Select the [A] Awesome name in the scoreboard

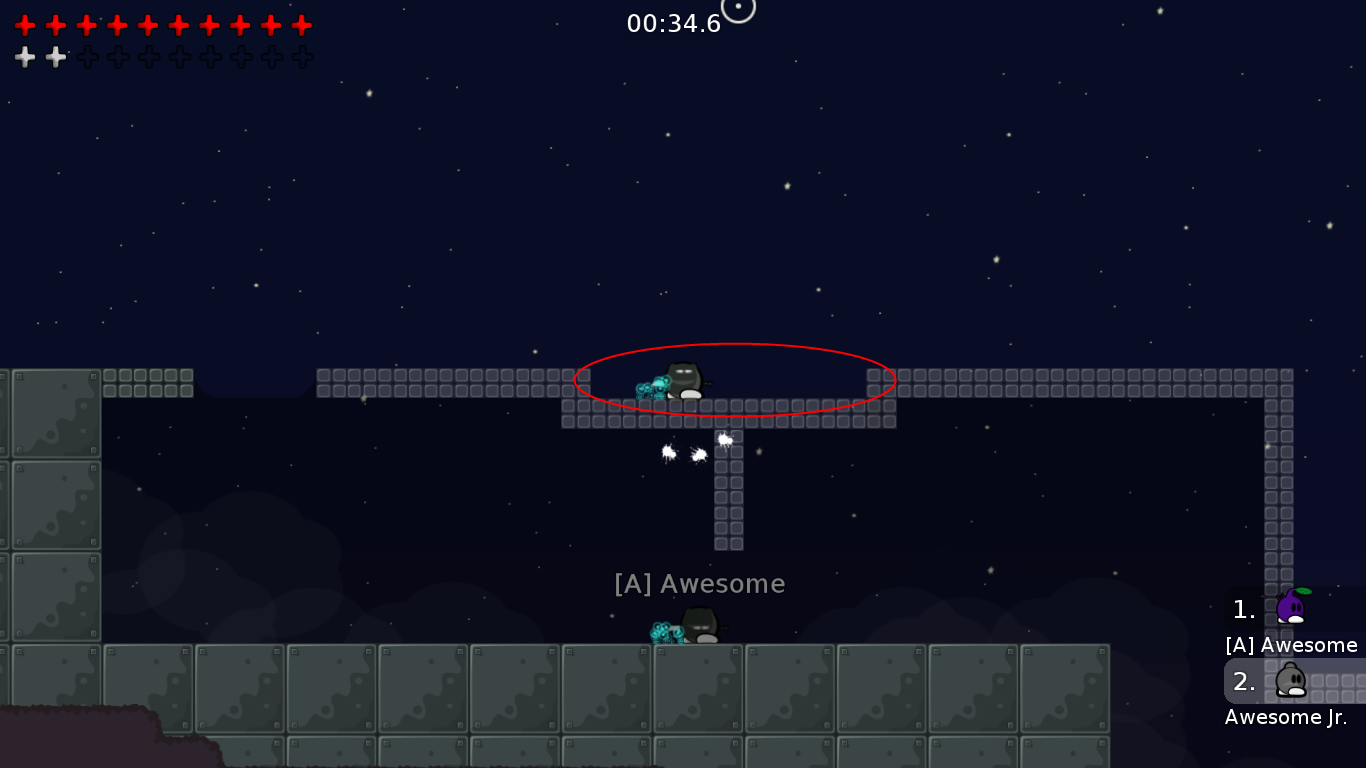click(1291, 645)
